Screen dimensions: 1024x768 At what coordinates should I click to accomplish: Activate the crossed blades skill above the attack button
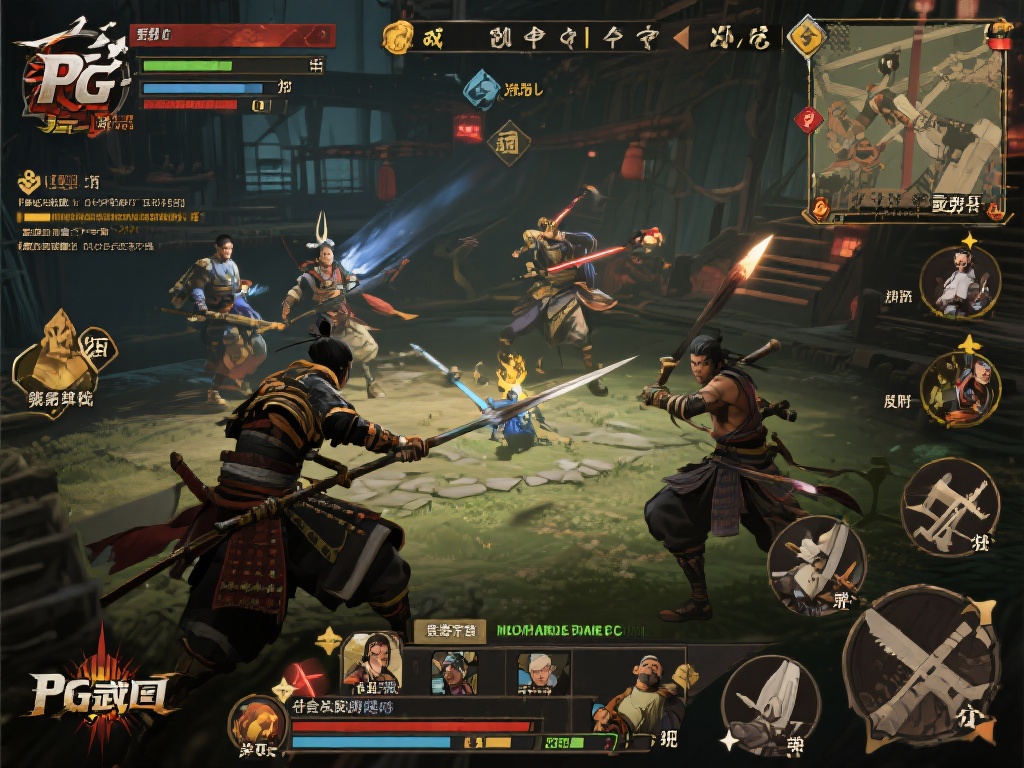point(949,507)
